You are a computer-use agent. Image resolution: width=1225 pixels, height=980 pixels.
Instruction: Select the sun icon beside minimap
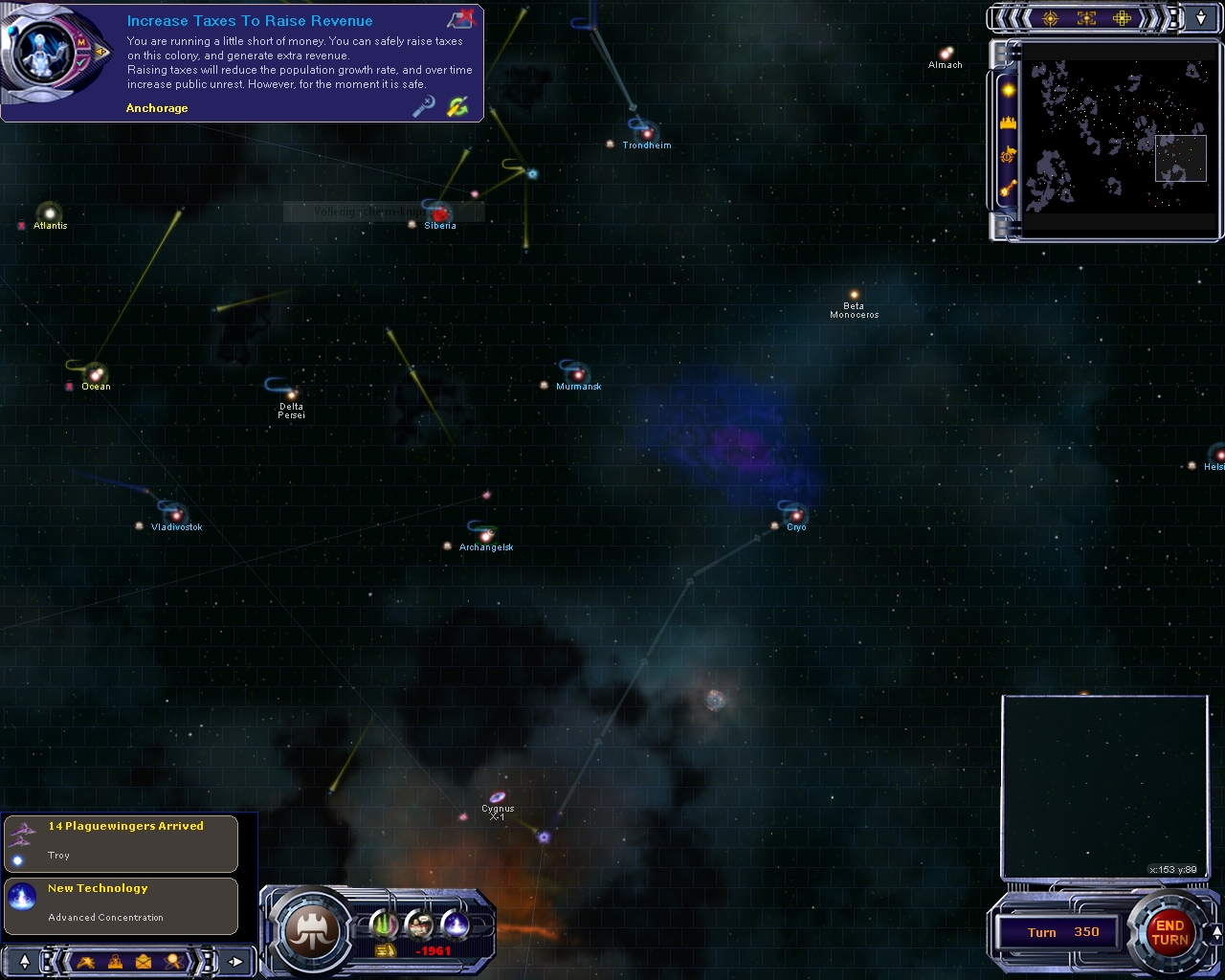point(1007,91)
